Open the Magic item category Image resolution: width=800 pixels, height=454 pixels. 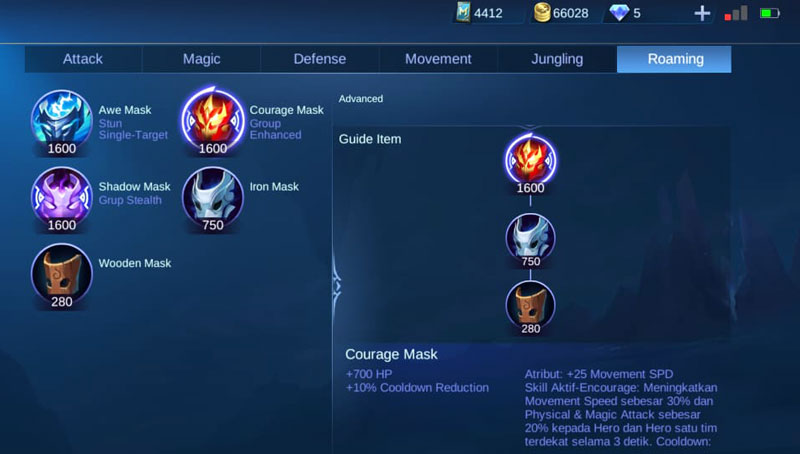point(201,59)
